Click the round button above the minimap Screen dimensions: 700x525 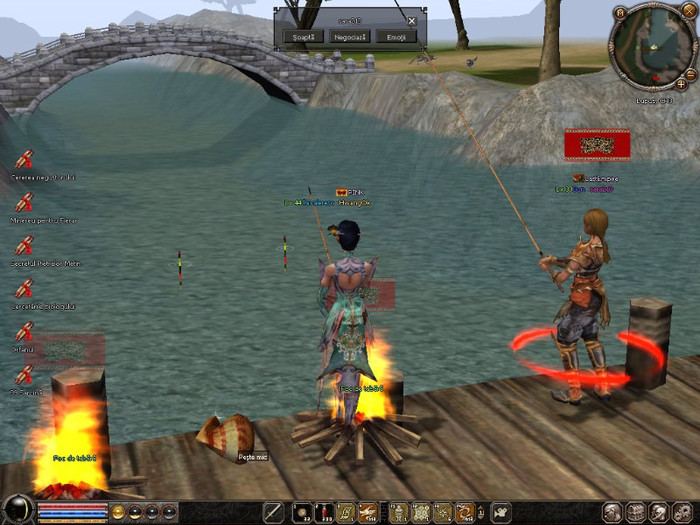point(620,13)
